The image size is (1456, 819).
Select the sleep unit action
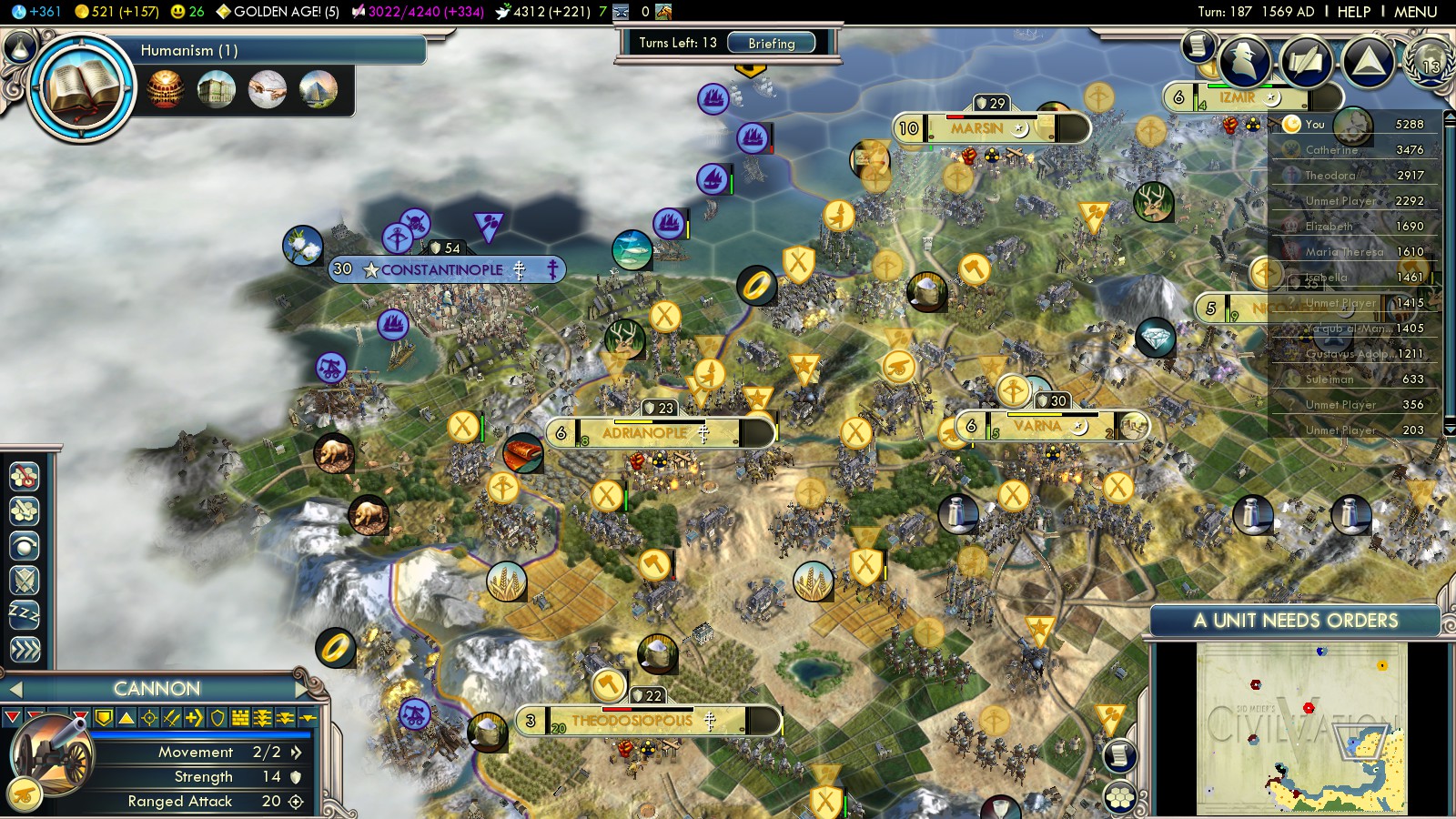[25, 614]
